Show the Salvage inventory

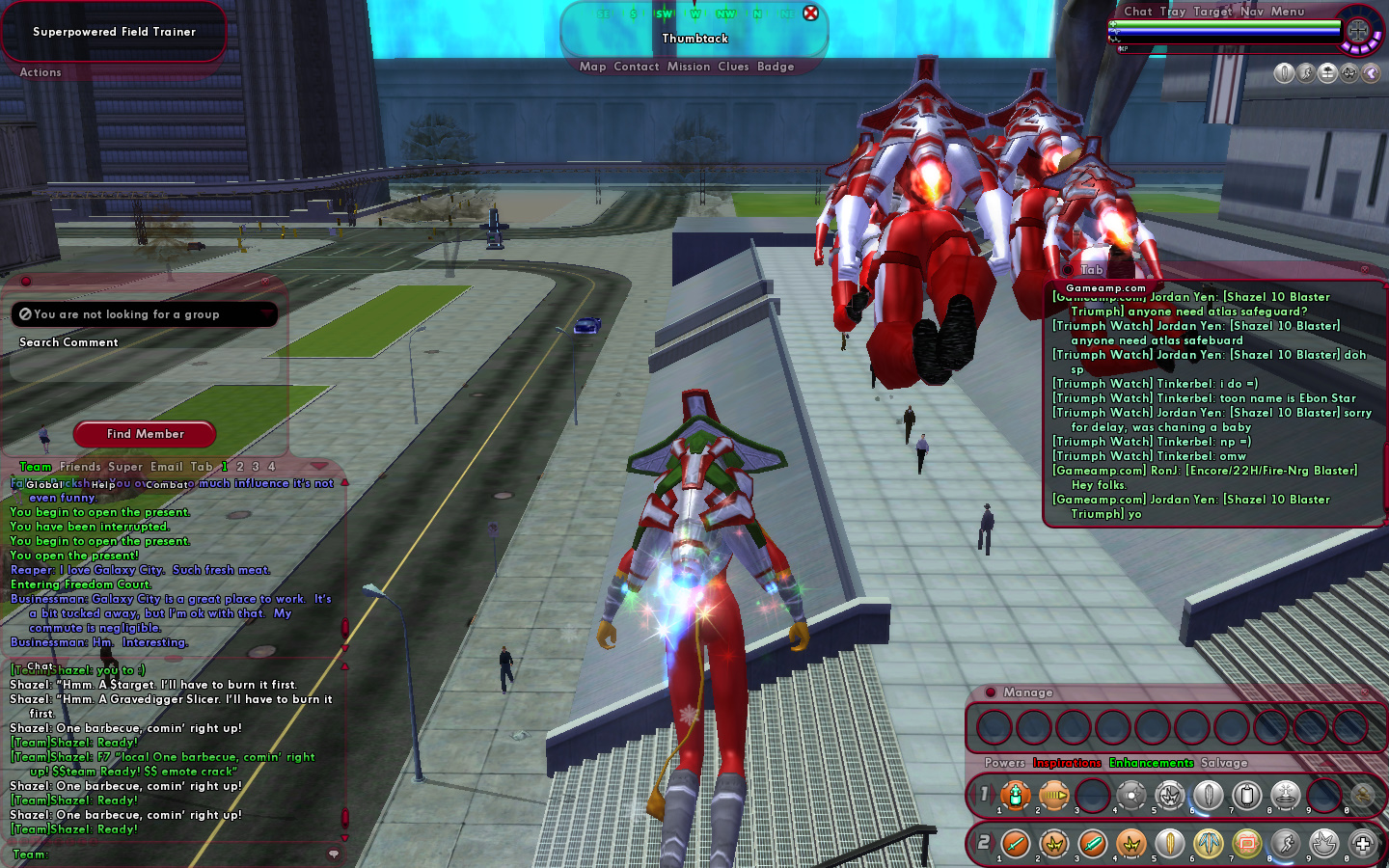[x=1224, y=763]
